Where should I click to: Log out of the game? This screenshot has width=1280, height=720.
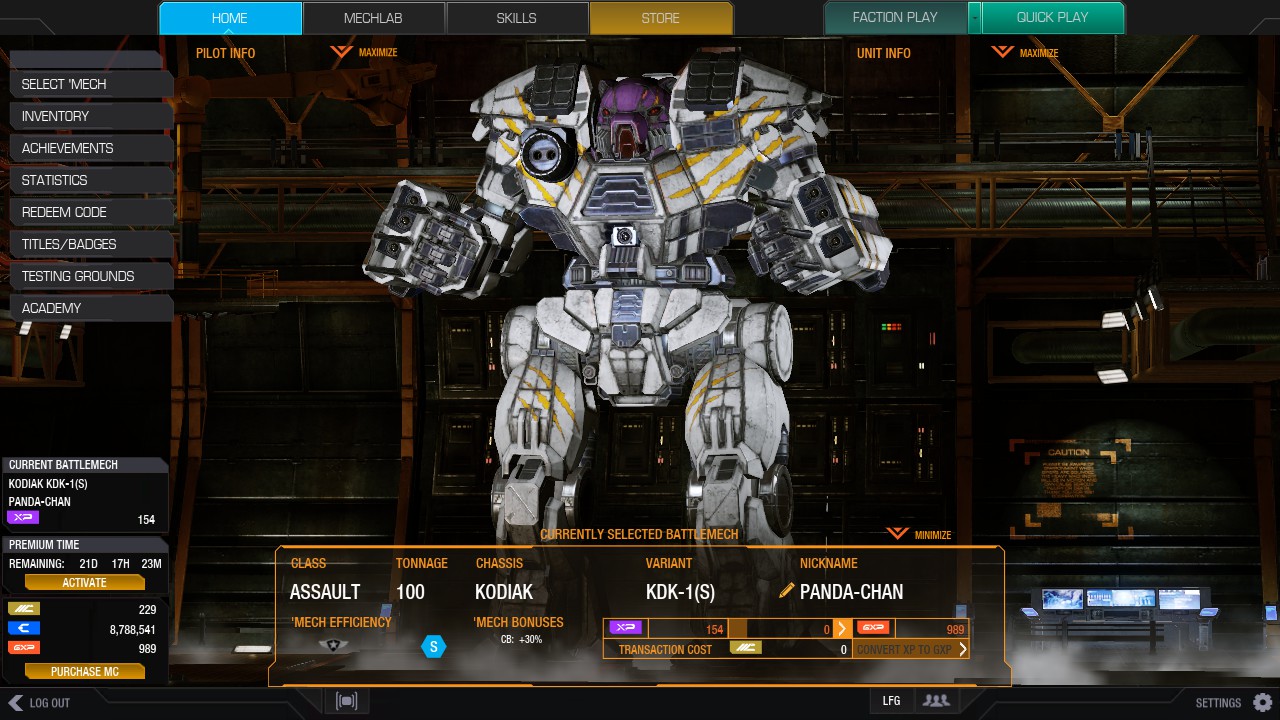40,703
